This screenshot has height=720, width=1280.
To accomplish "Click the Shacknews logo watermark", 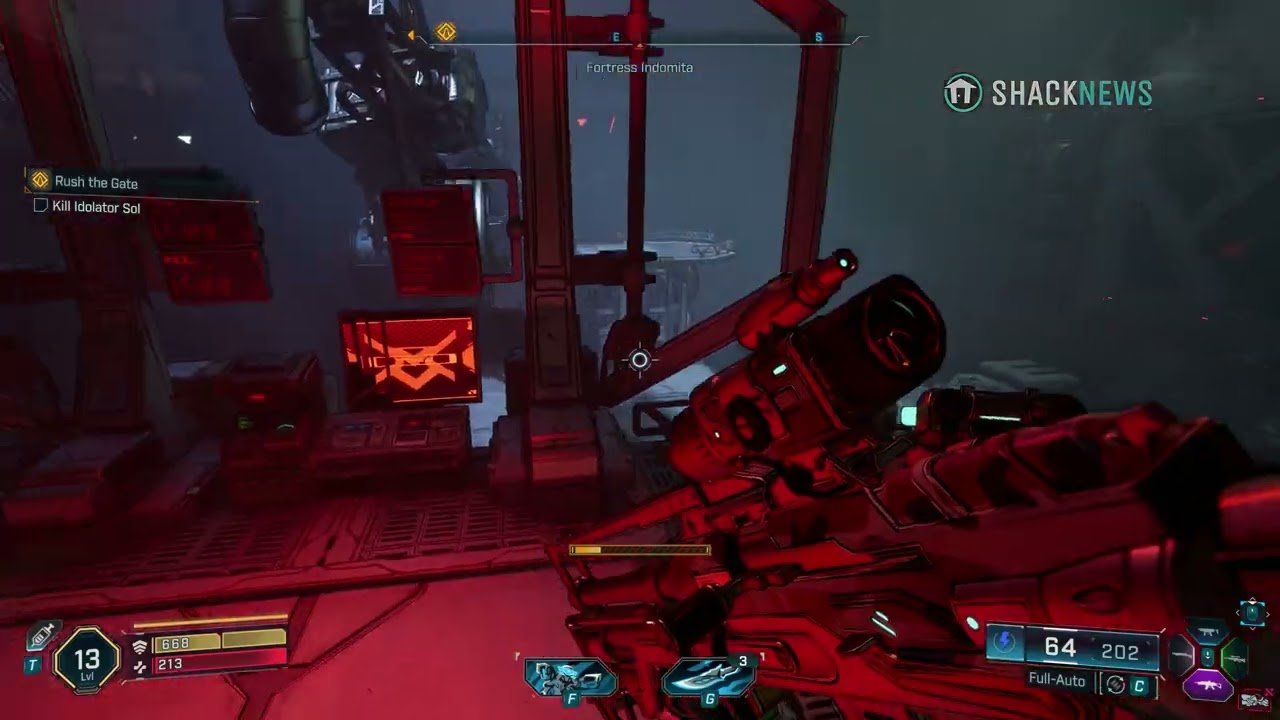I will point(1048,93).
